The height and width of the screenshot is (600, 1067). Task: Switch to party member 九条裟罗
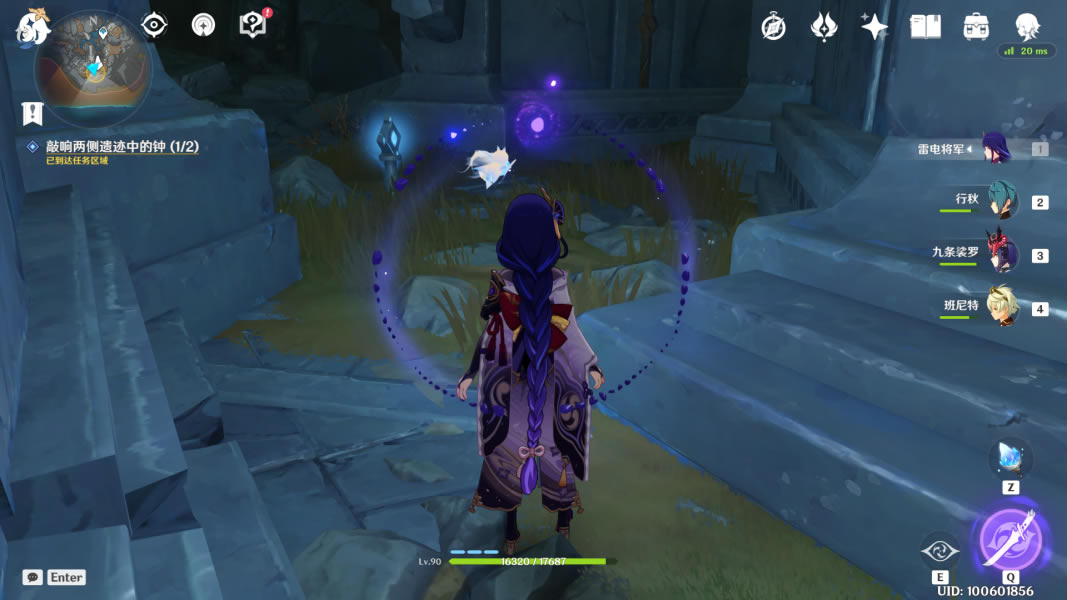tap(1001, 253)
